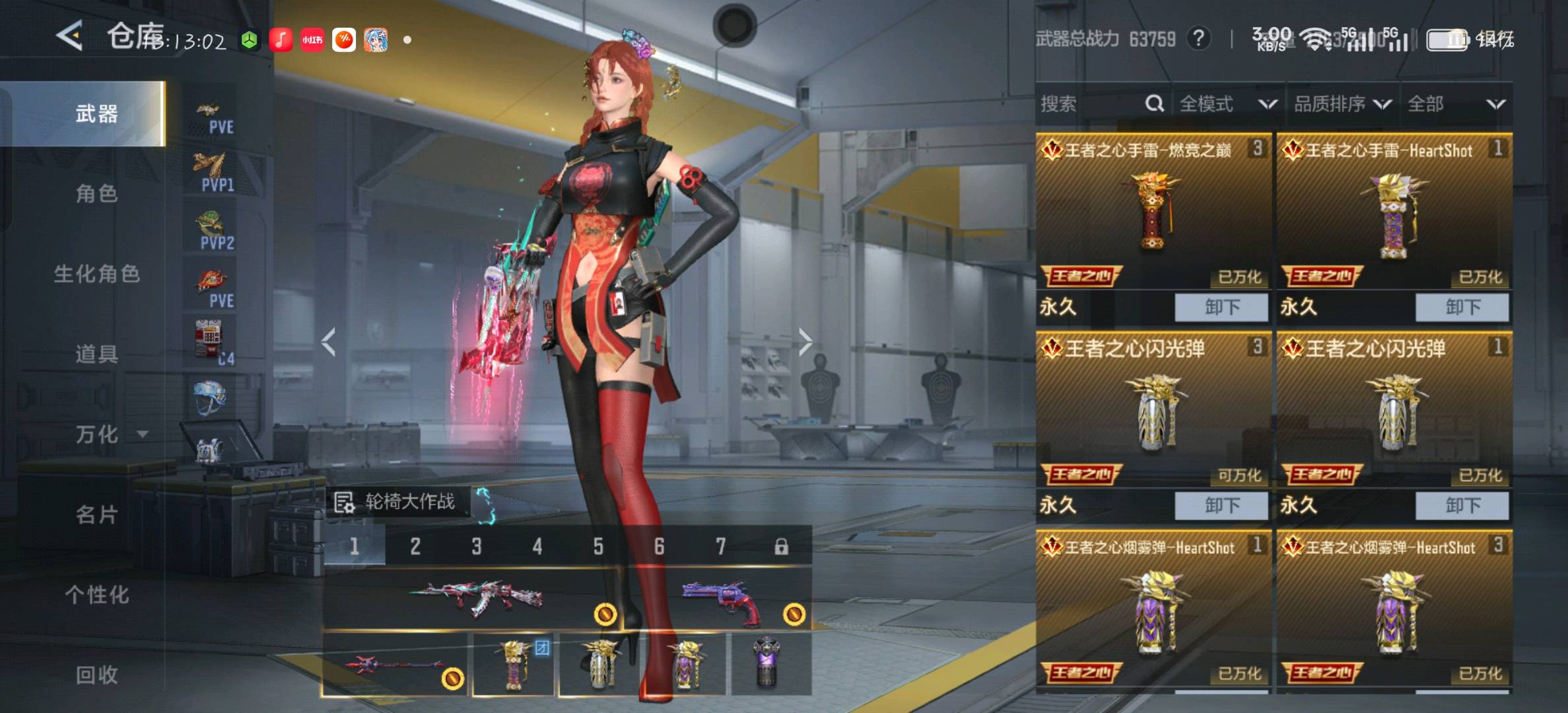1568x713 pixels.
Task: Show help for 武器总战力 question mark
Action: tap(1198, 39)
